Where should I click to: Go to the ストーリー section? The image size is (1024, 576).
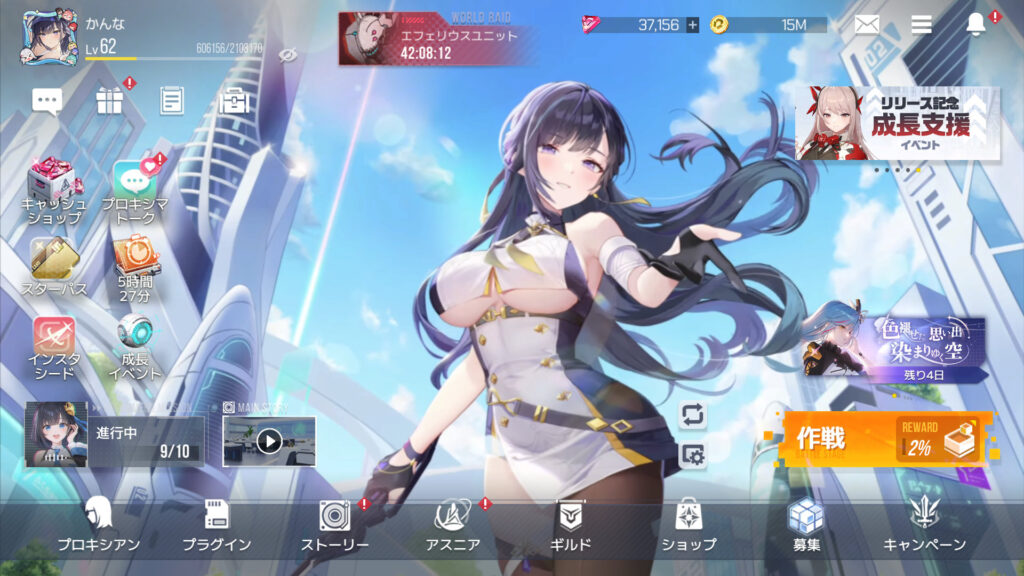pyautogui.click(x=335, y=525)
